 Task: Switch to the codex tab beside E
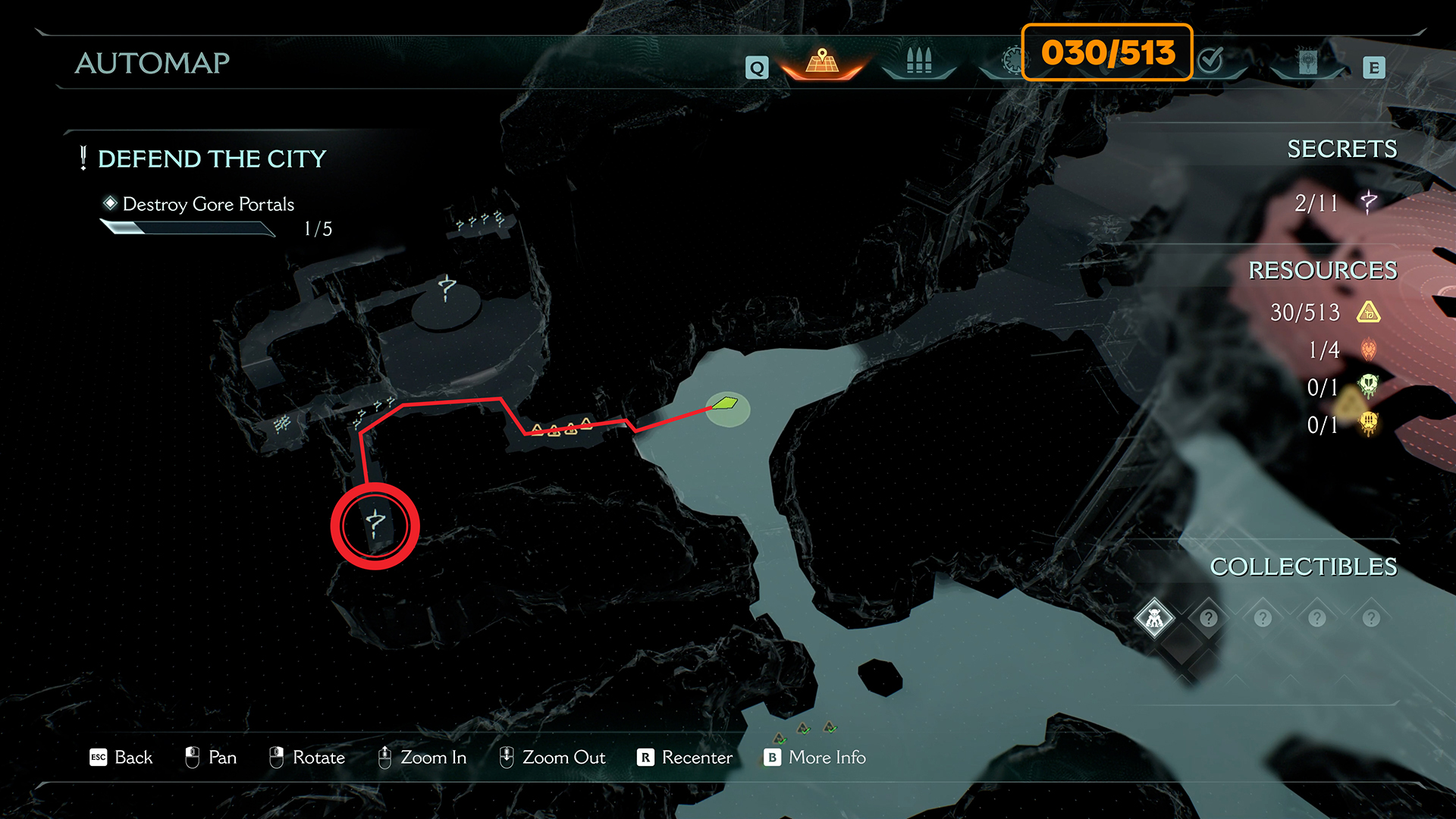(1307, 61)
